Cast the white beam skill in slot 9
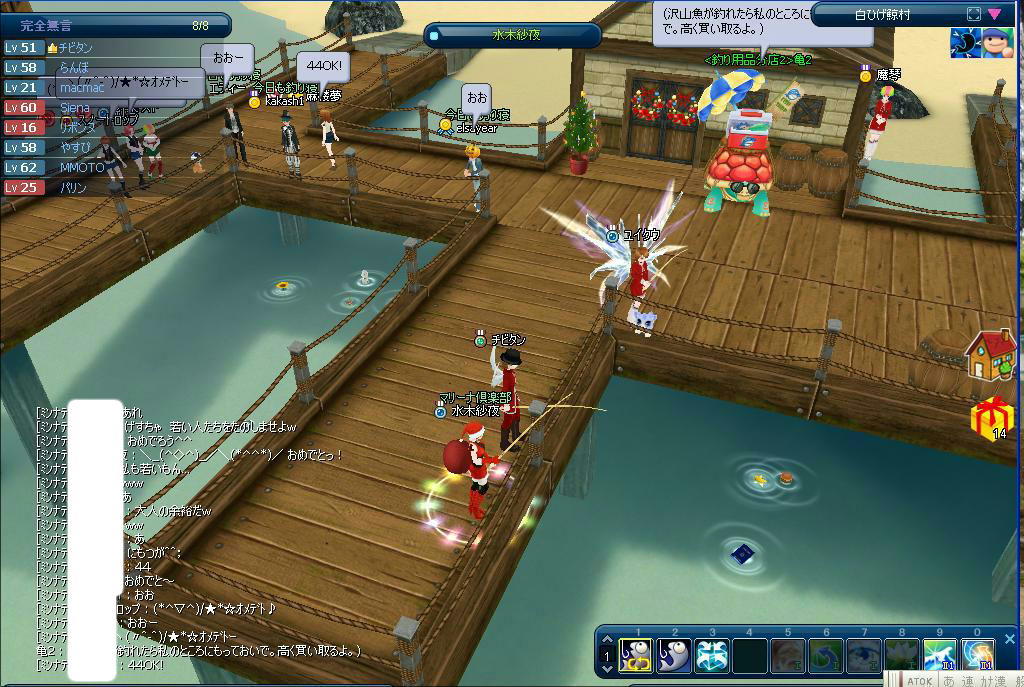The height and width of the screenshot is (687, 1024). tap(939, 655)
